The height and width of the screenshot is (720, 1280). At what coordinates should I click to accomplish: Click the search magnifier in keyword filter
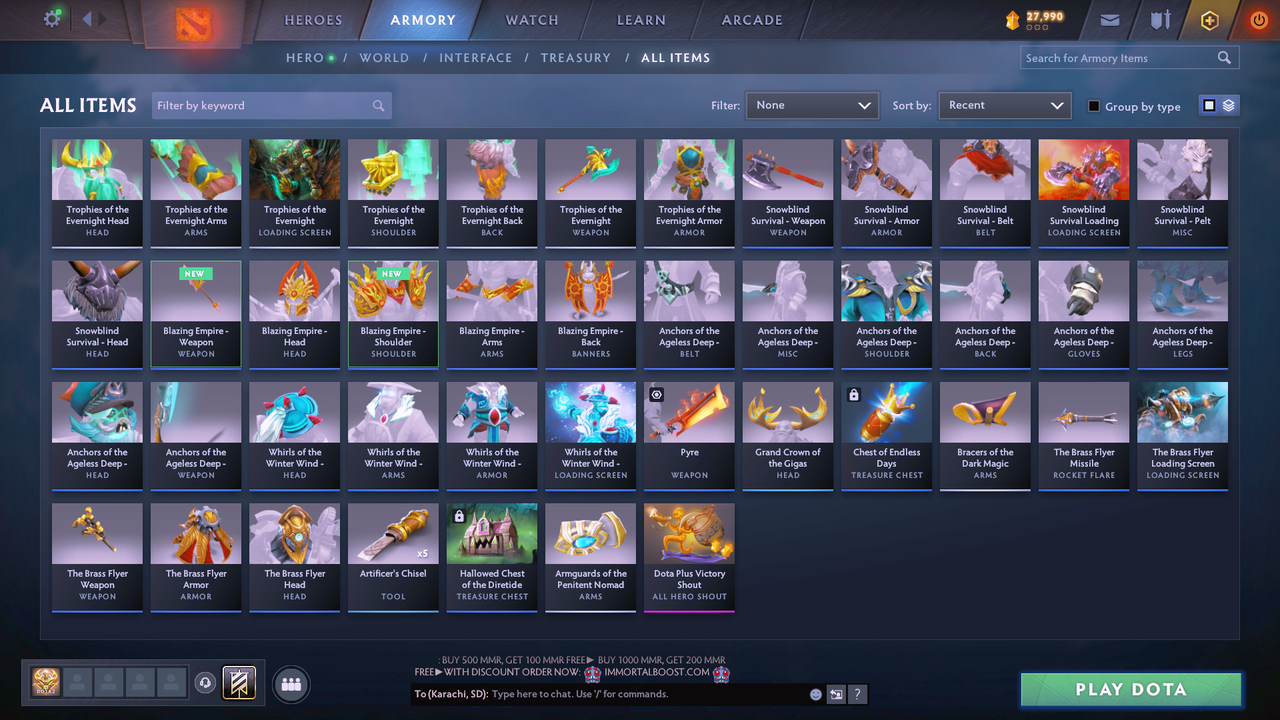[378, 105]
